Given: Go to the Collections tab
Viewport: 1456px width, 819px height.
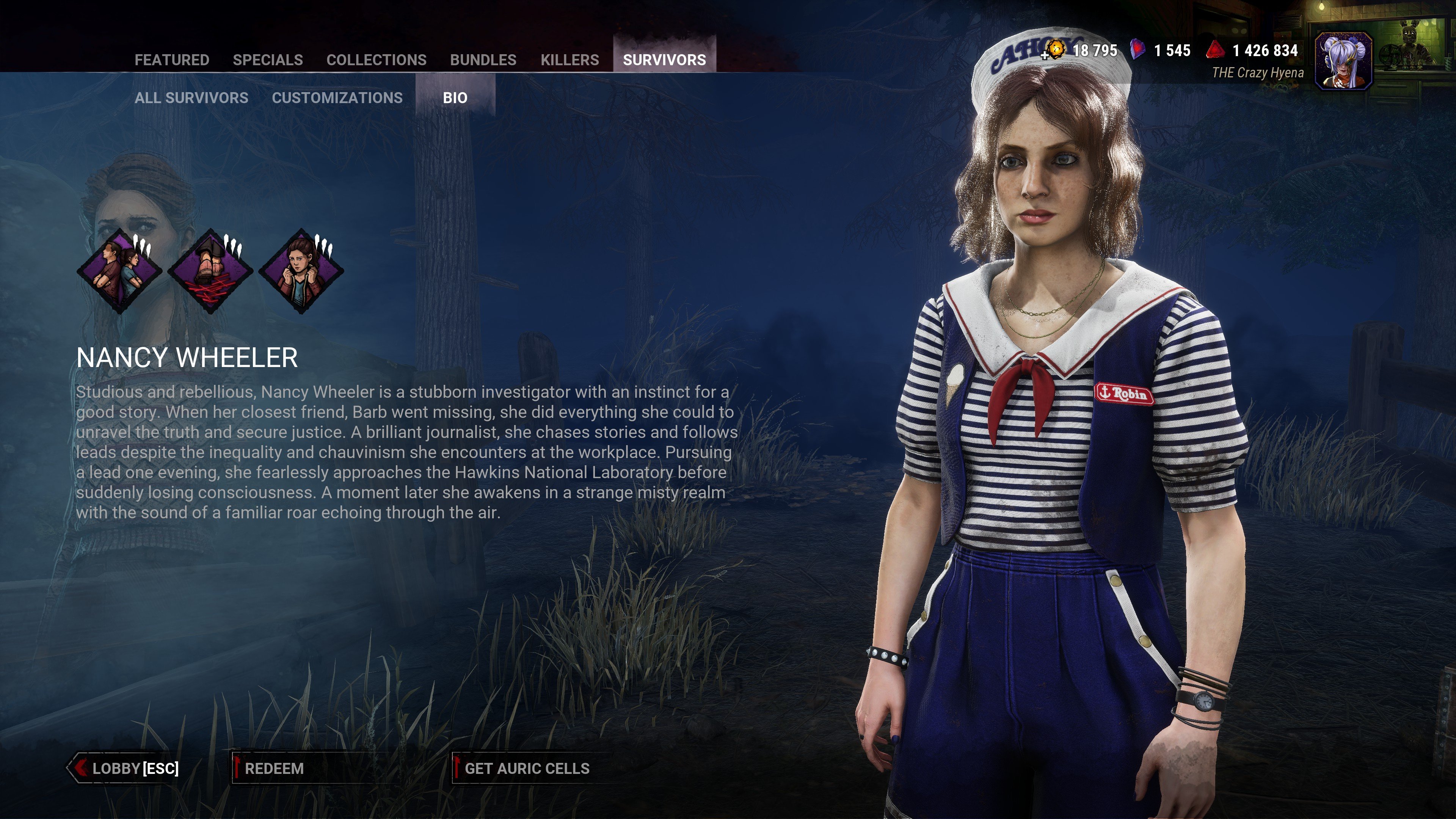Looking at the screenshot, I should [377, 60].
